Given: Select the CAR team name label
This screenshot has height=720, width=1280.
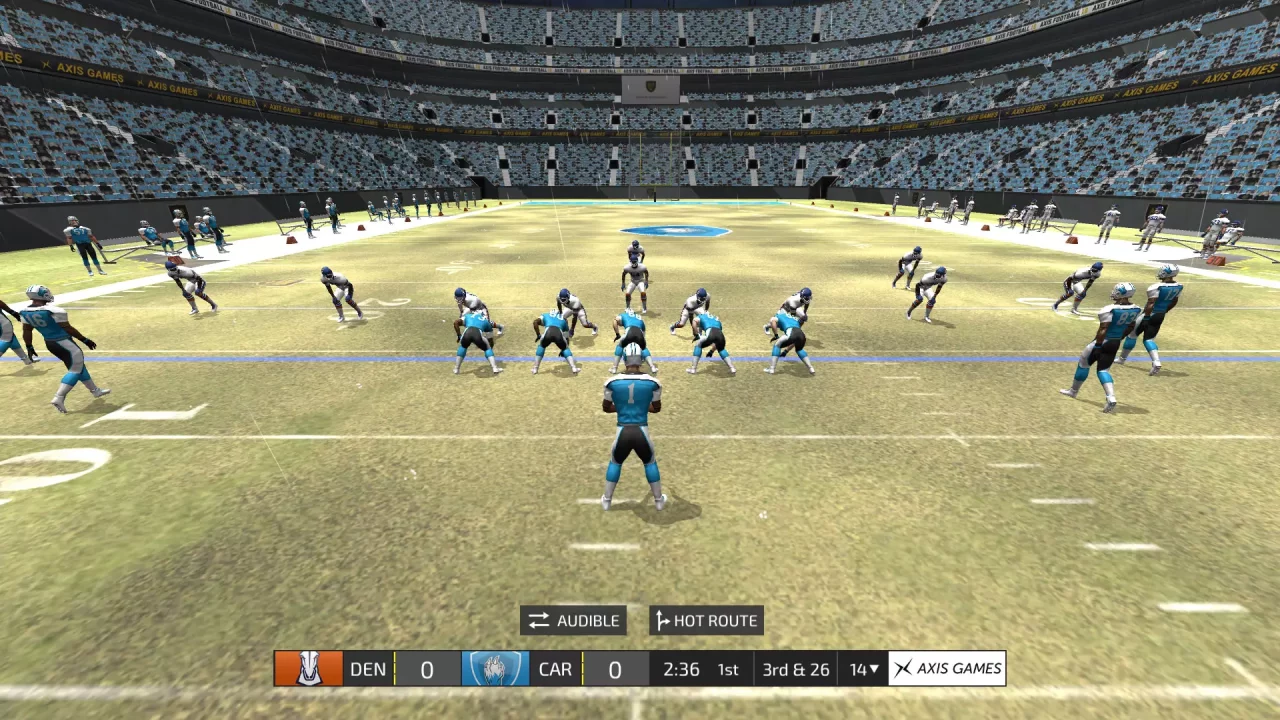Looking at the screenshot, I should click(555, 669).
